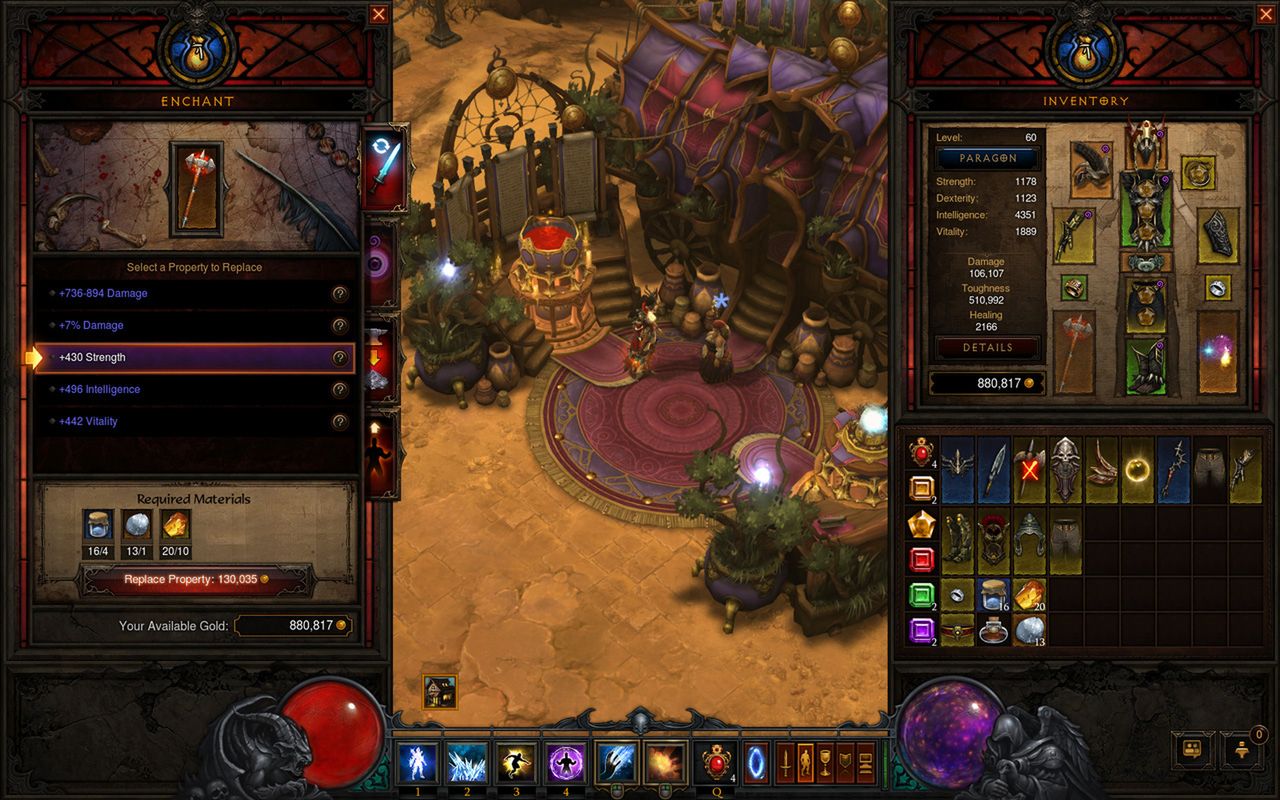Switch to the purple orb Transmogrify tab
Image resolution: width=1280 pixels, height=800 pixels.
pos(384,265)
